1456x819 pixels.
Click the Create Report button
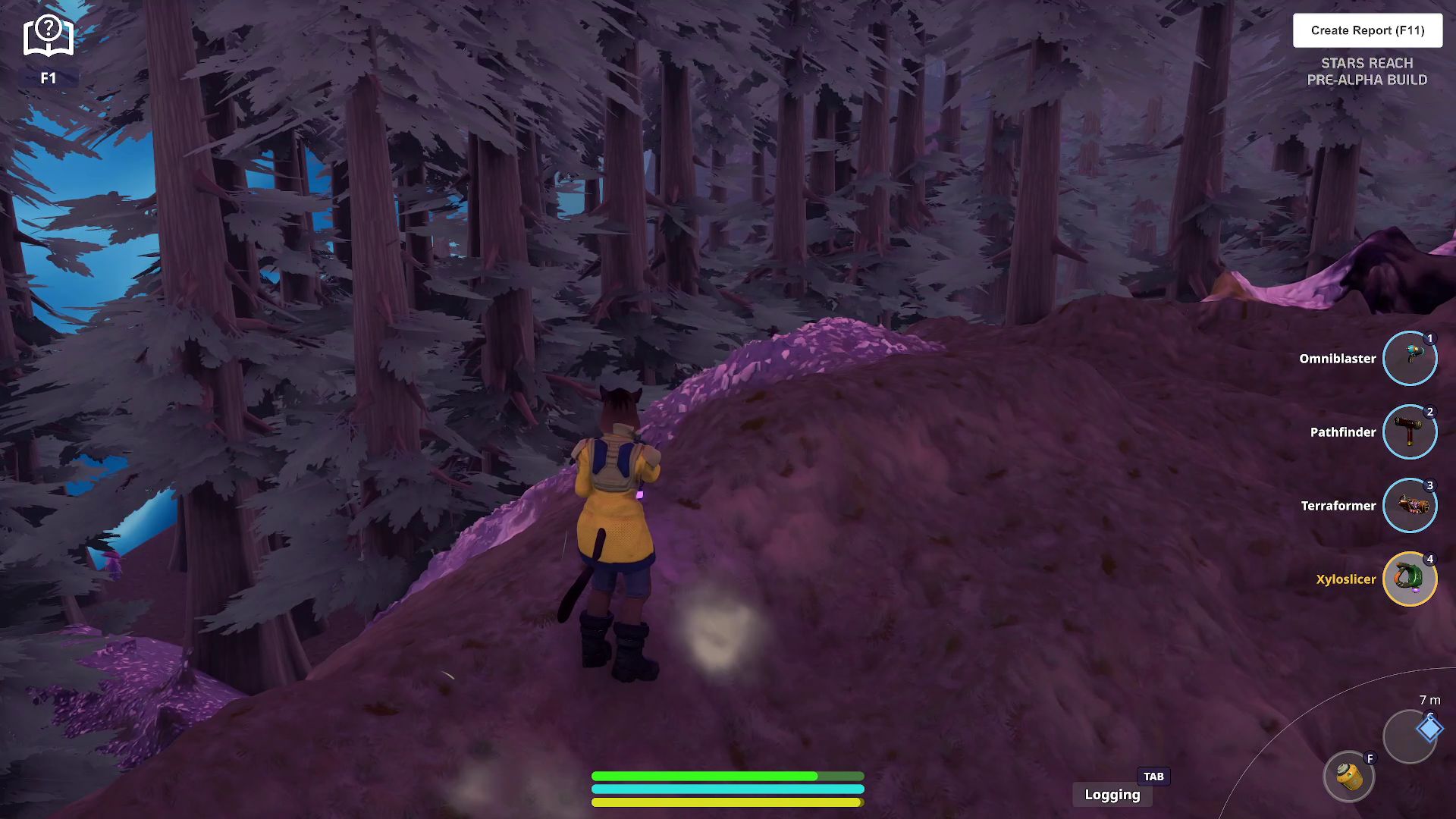tap(1367, 30)
